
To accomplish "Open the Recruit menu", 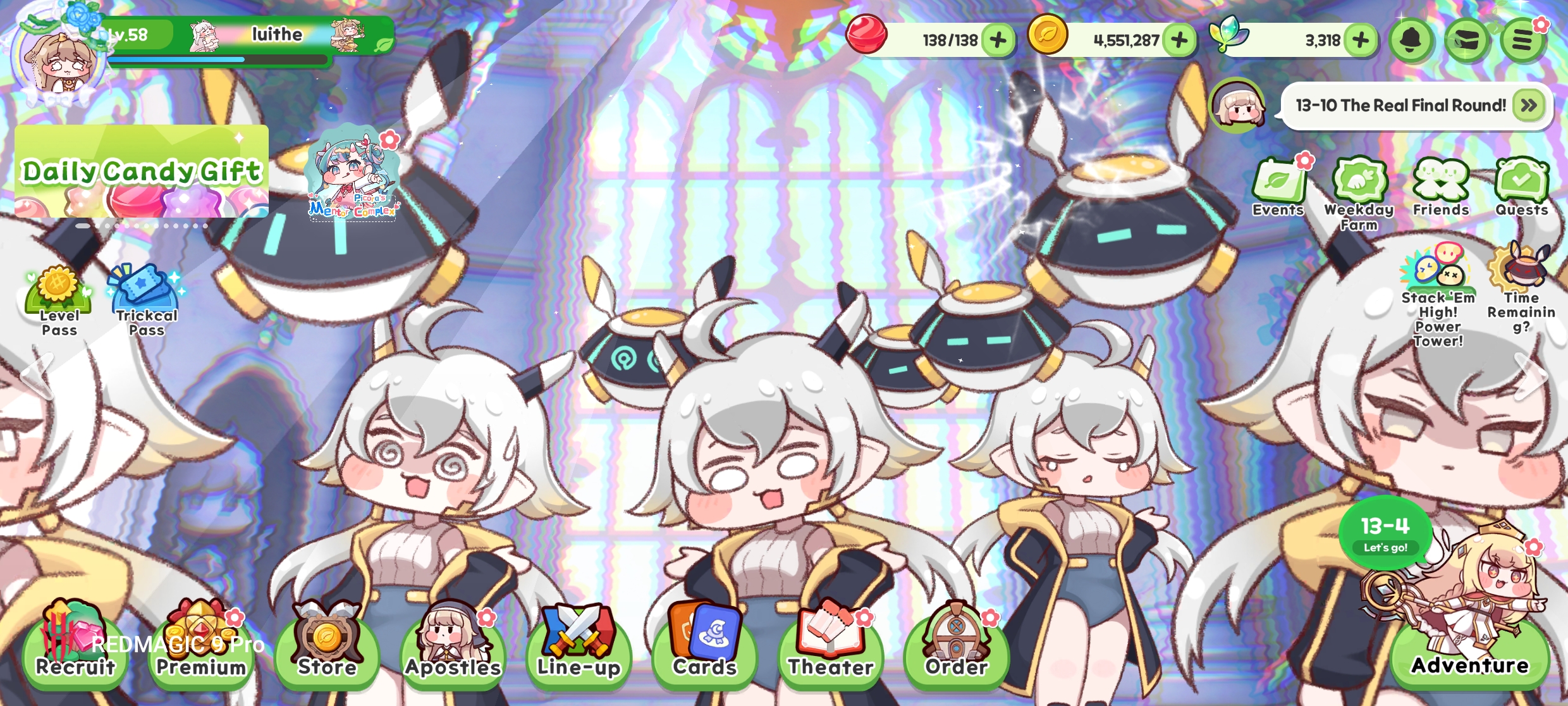I will point(75,645).
